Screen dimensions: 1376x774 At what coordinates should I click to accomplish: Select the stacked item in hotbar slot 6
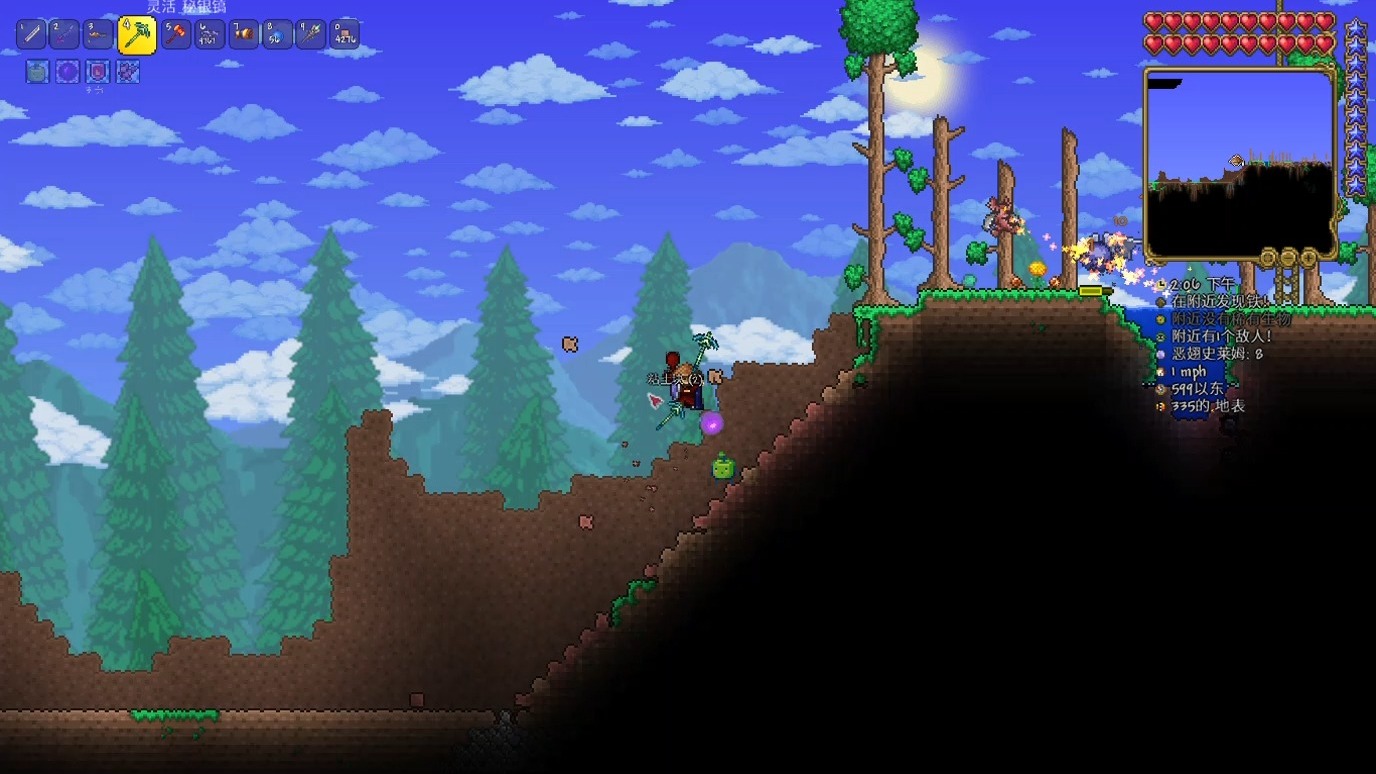210,35
